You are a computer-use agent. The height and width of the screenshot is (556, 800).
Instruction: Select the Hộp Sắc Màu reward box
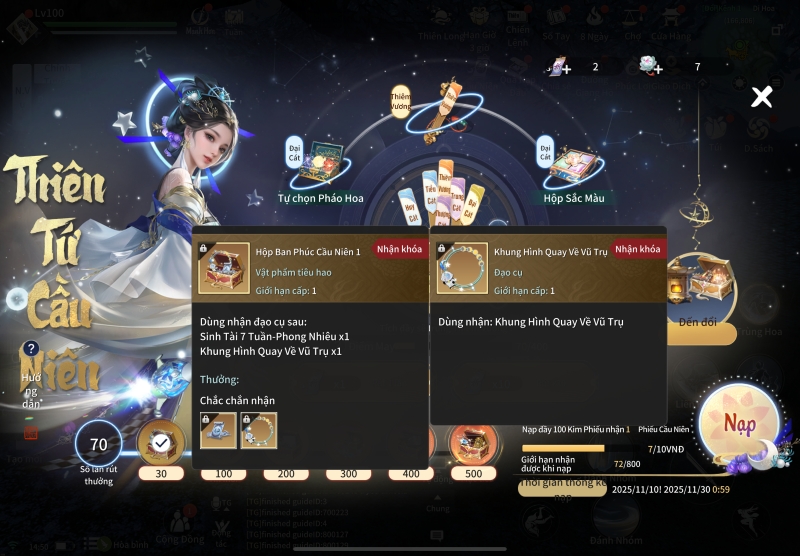pyautogui.click(x=572, y=165)
